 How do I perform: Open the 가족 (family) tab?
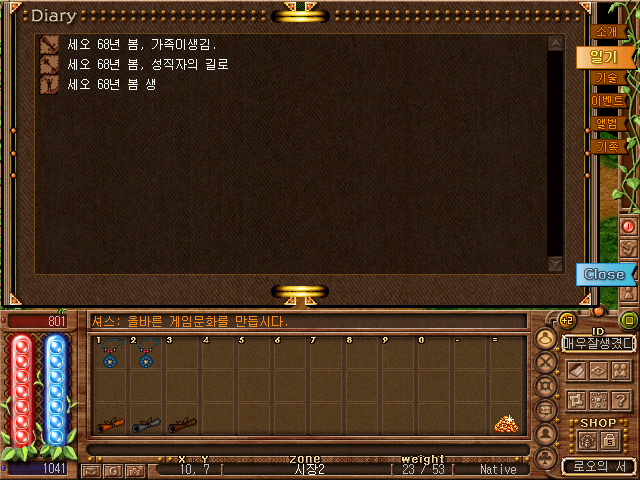[606, 146]
